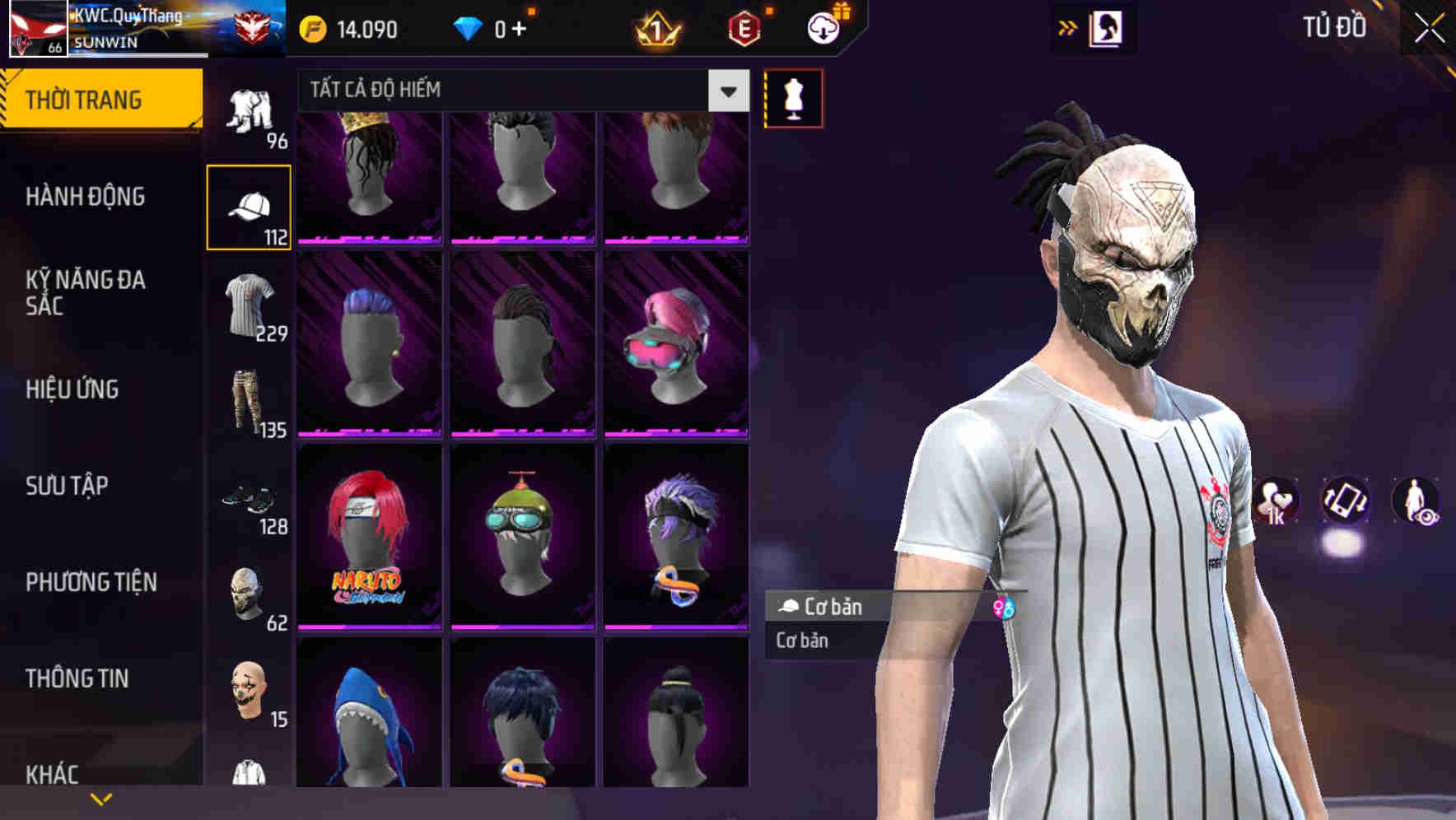Viewport: 1456px width, 820px height.
Task: Toggle the gender symbol next to Cơ bản
Action: click(x=1006, y=608)
